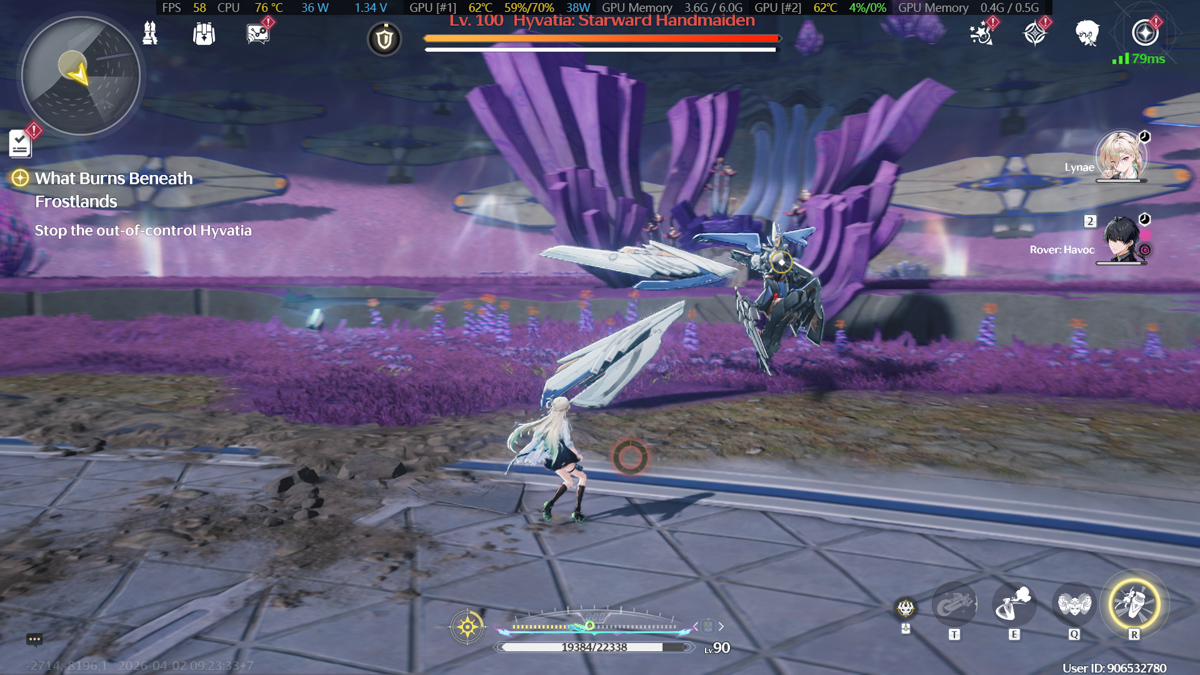1200x675 pixels.
Task: Open the four-point star compass icon
Action: 1035,34
